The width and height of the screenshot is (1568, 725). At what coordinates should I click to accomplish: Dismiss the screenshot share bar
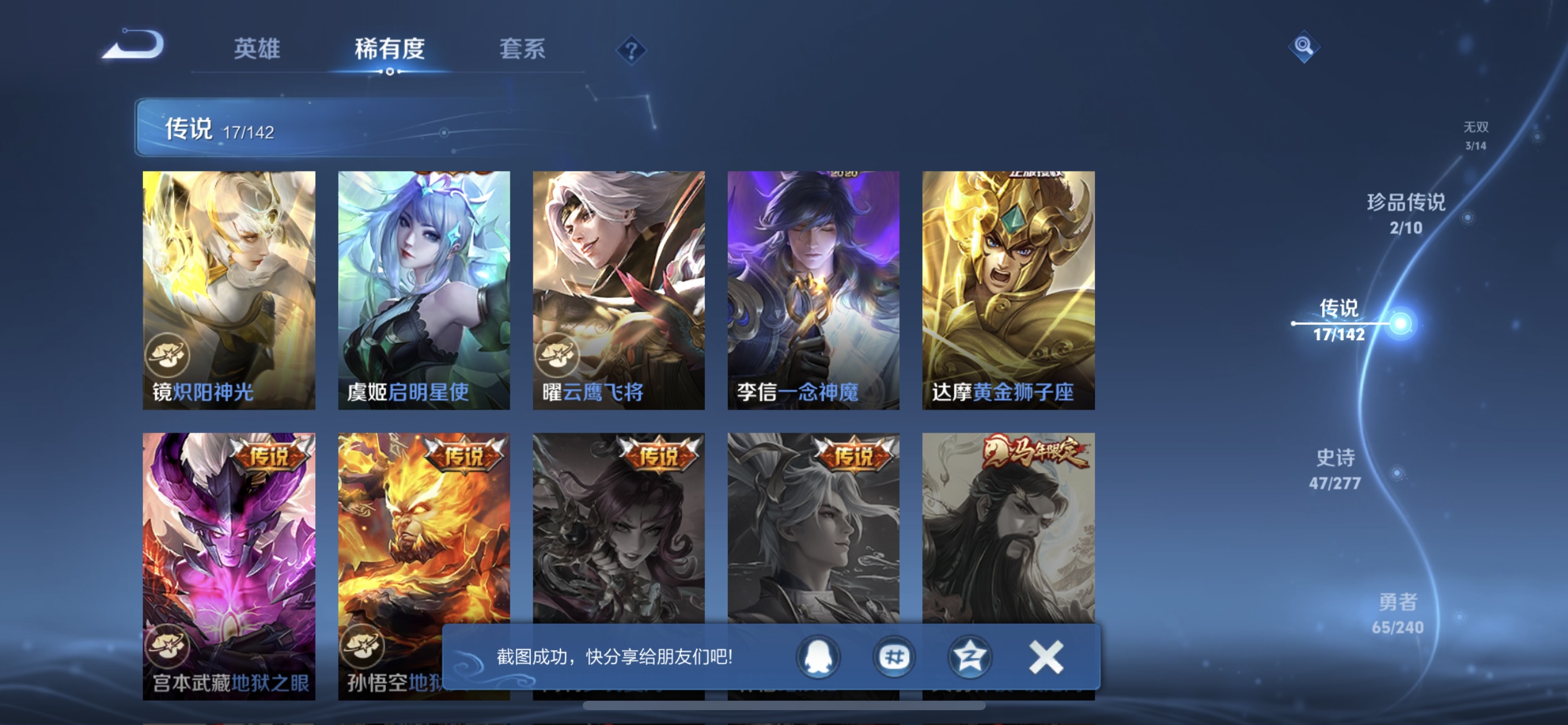(x=1044, y=656)
